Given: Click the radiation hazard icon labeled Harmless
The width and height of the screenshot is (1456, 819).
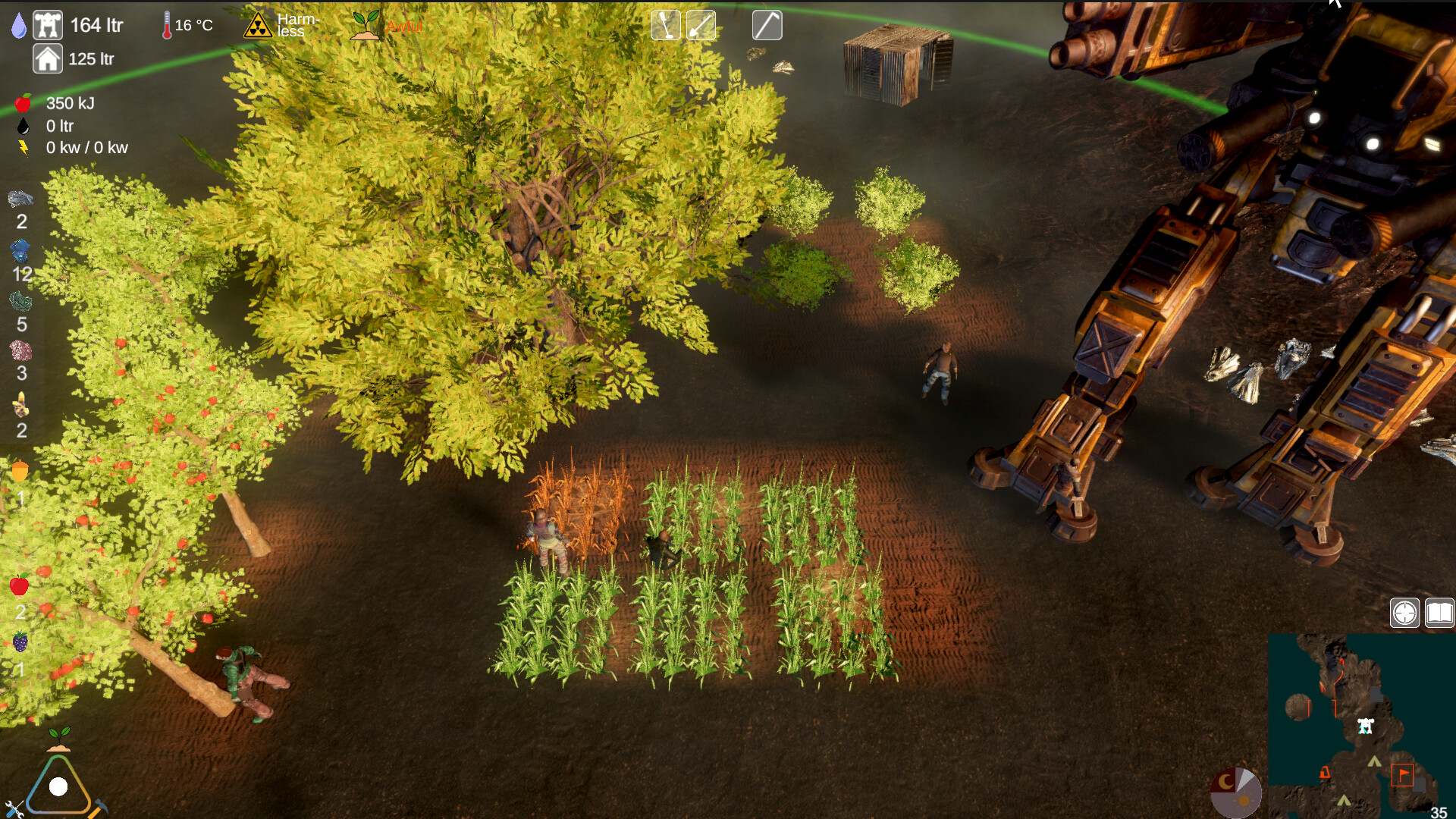Looking at the screenshot, I should click(258, 25).
